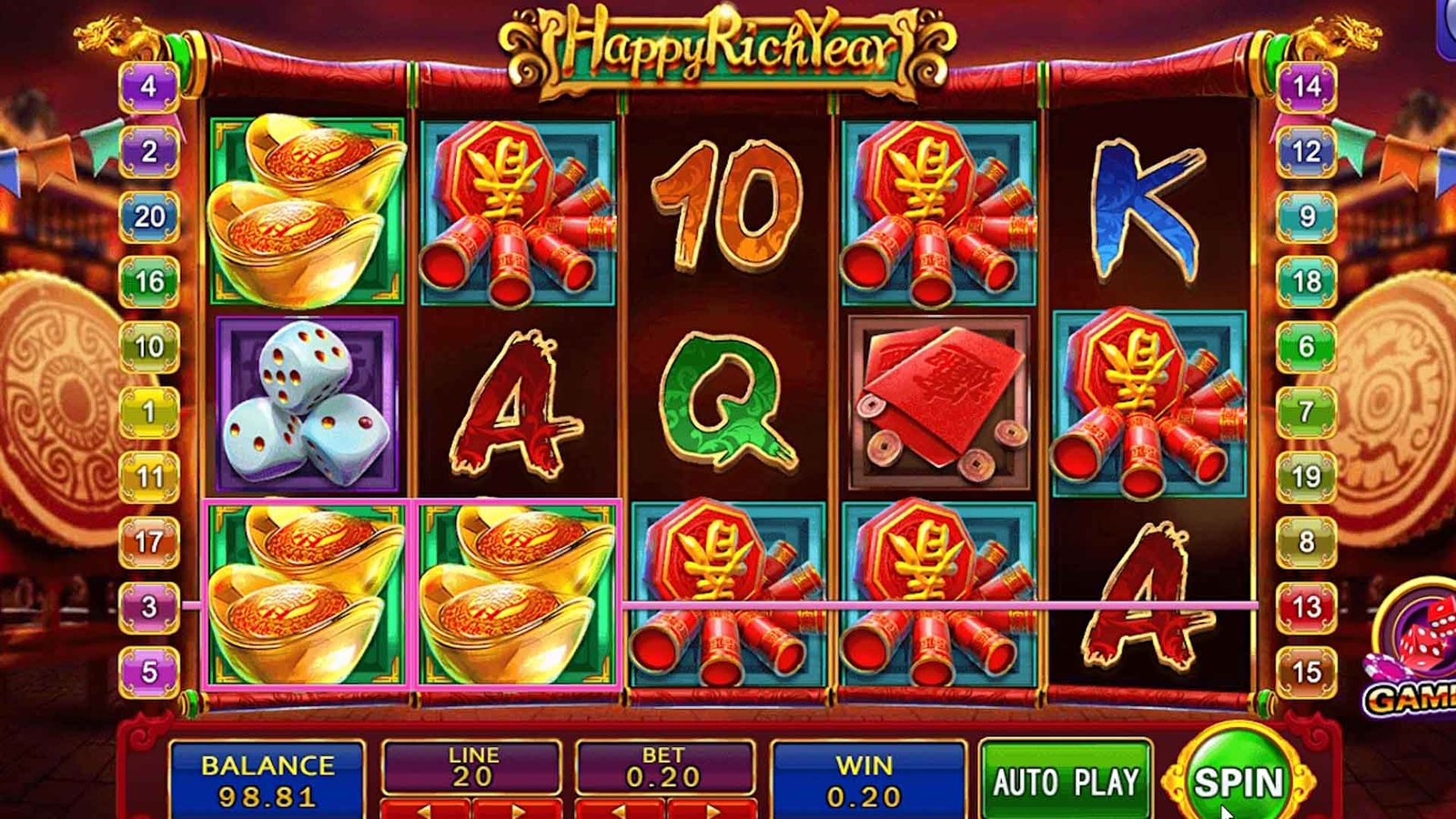The width and height of the screenshot is (1456, 819).
Task: Click payline 15 marker
Action: (1307, 672)
